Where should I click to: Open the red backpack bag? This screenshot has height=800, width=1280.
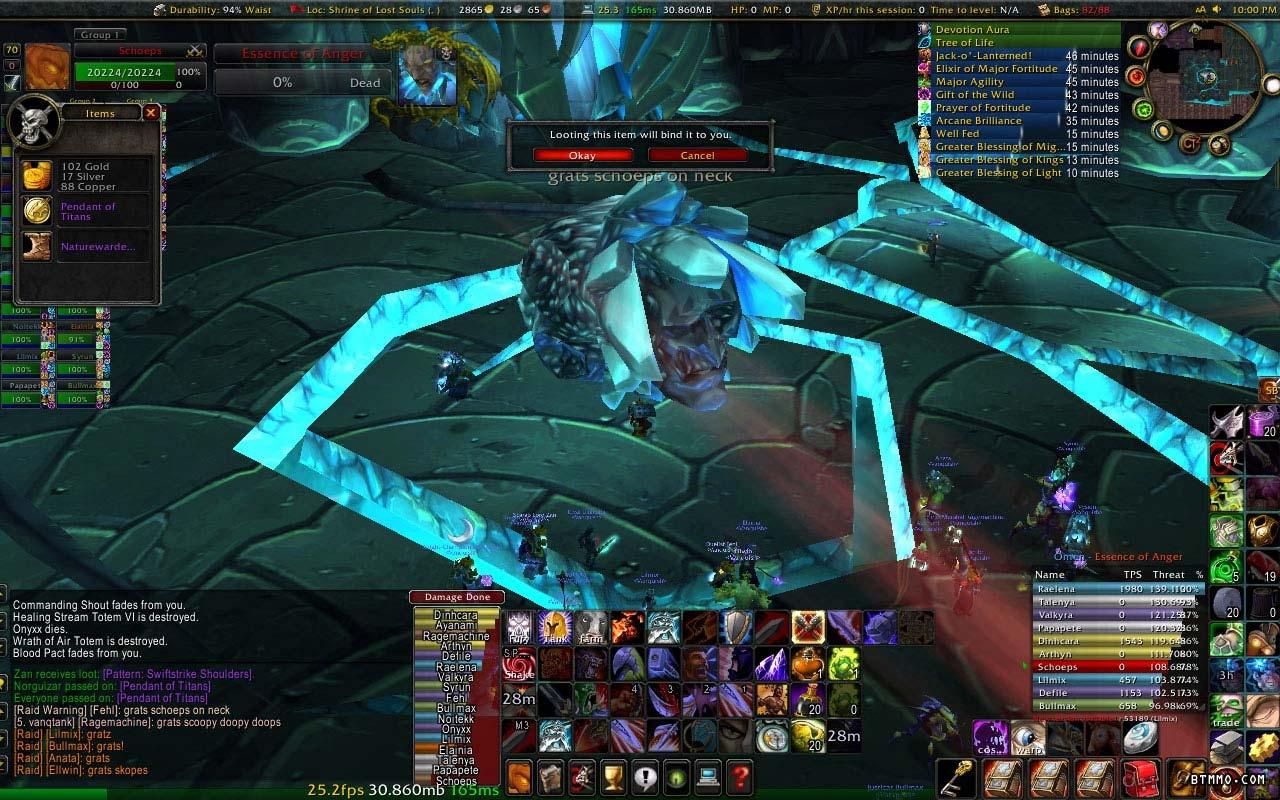pos(1140,777)
